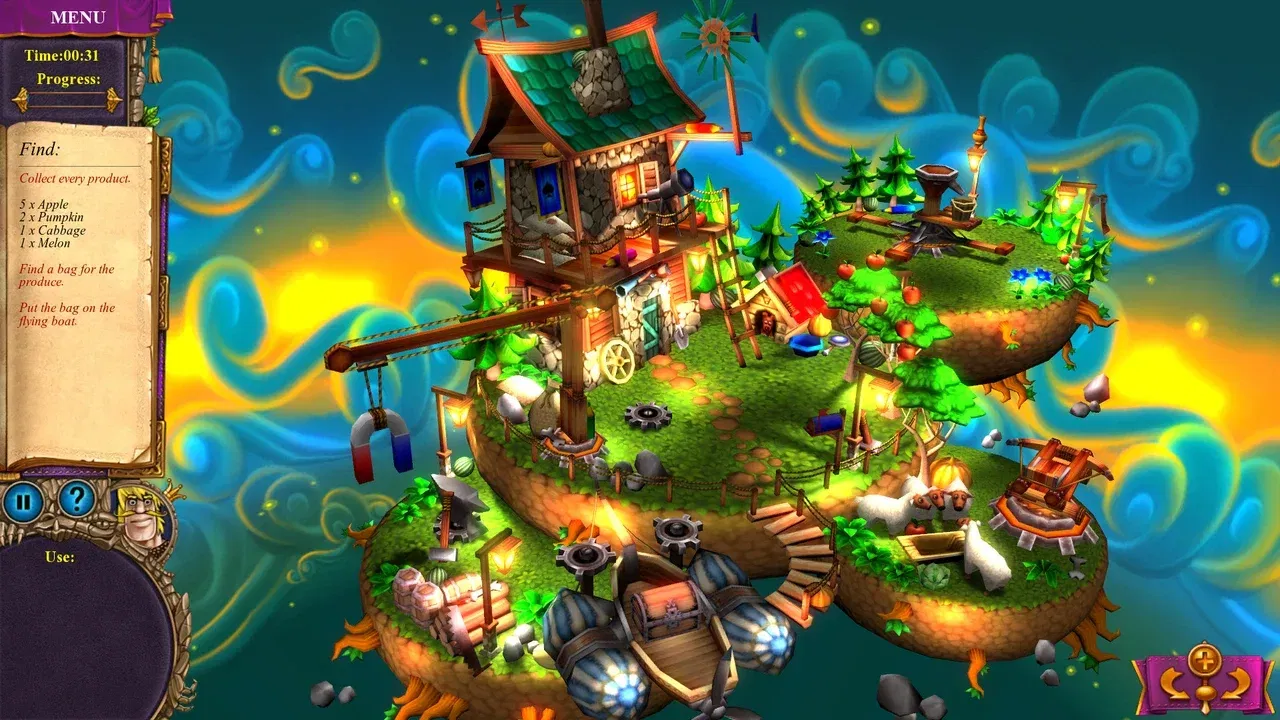The image size is (1280, 720).
Task: Click the dog in the red doghouse
Action: (x=767, y=322)
